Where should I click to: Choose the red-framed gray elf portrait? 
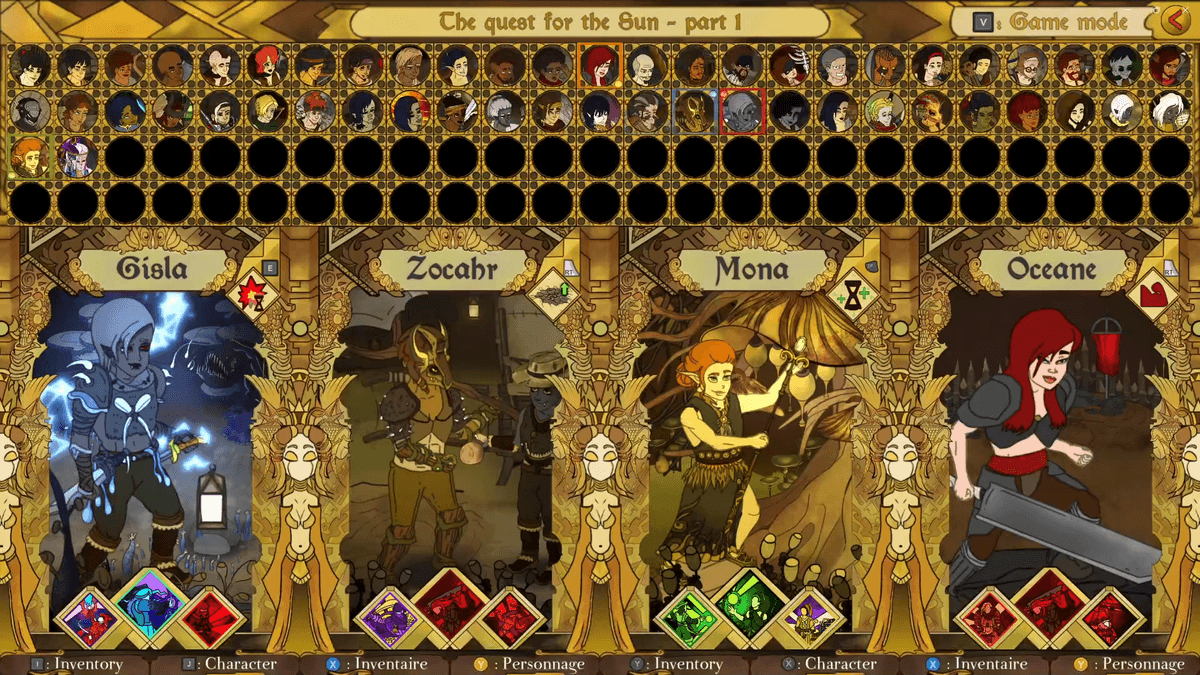pyautogui.click(x=742, y=111)
